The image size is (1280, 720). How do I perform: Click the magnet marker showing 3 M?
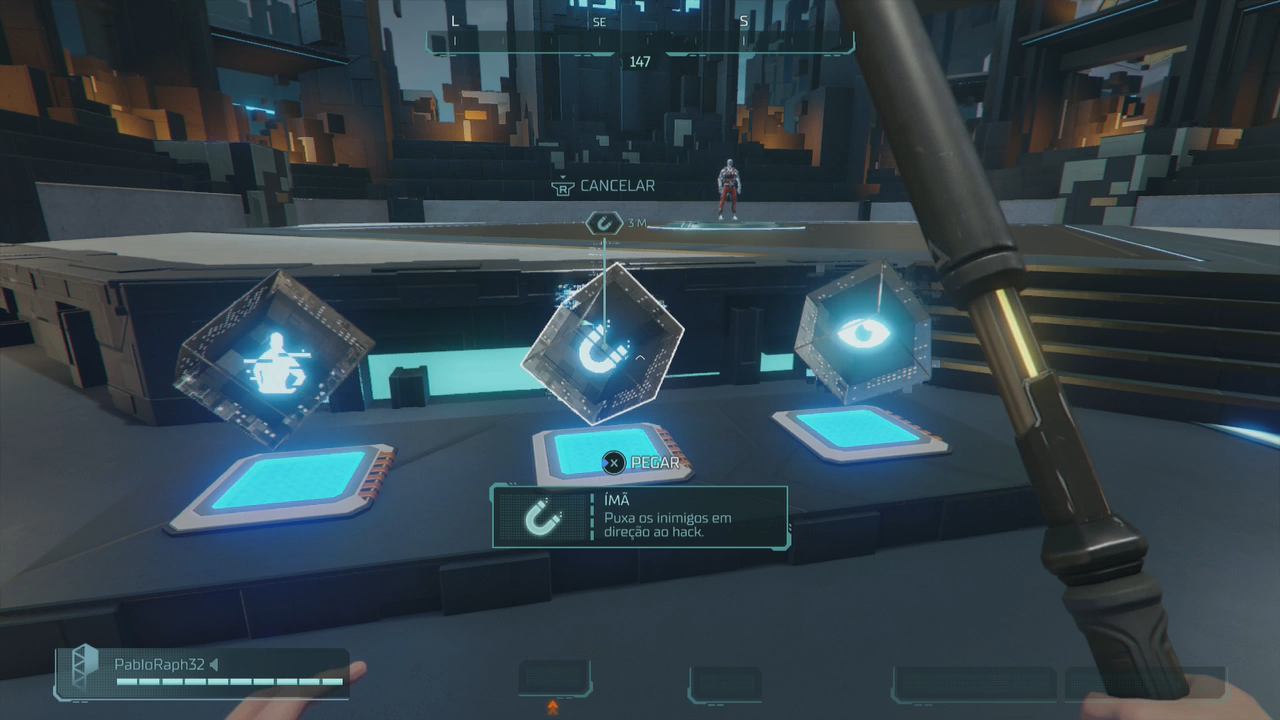point(603,223)
